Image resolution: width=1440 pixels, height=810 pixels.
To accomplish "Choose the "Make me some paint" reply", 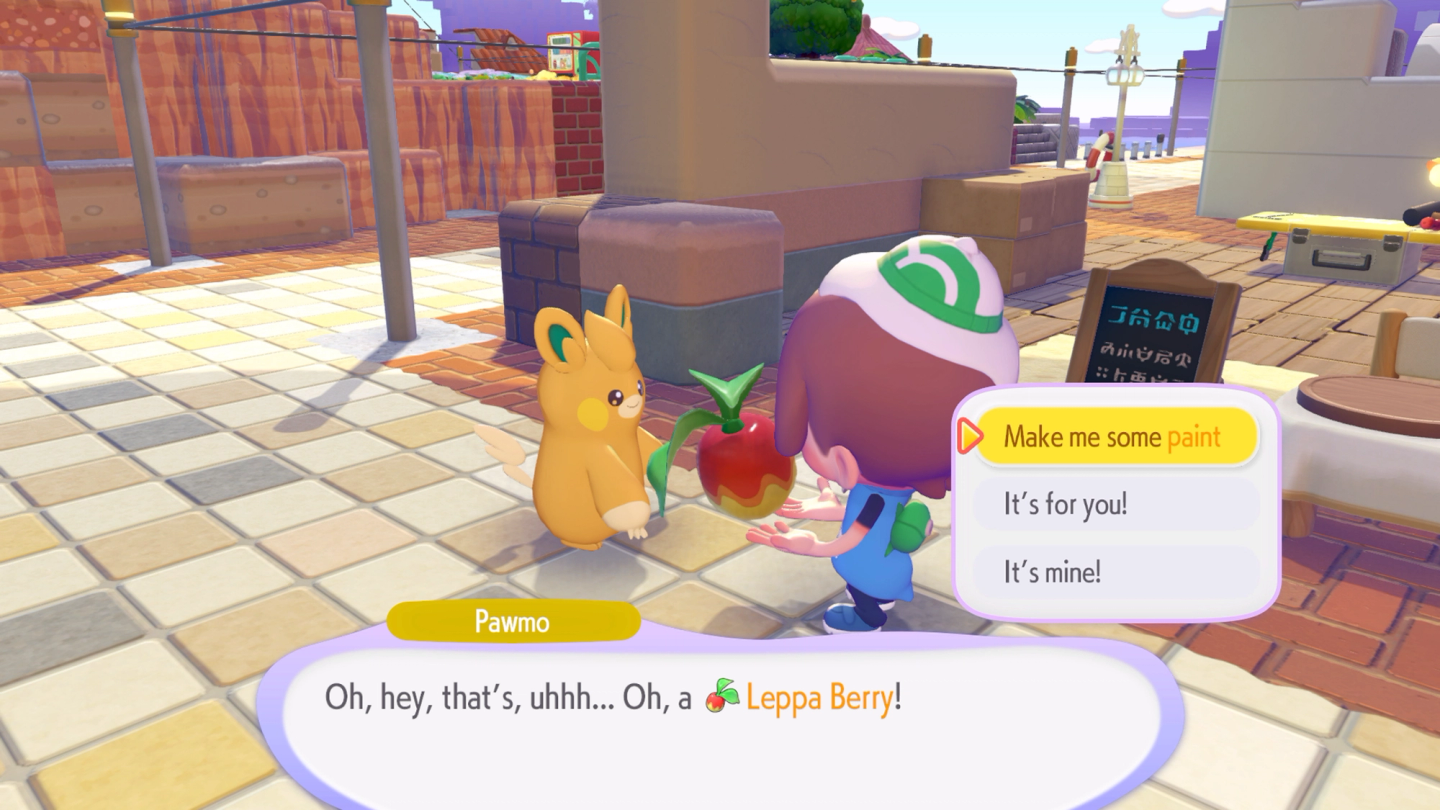I will point(1114,437).
